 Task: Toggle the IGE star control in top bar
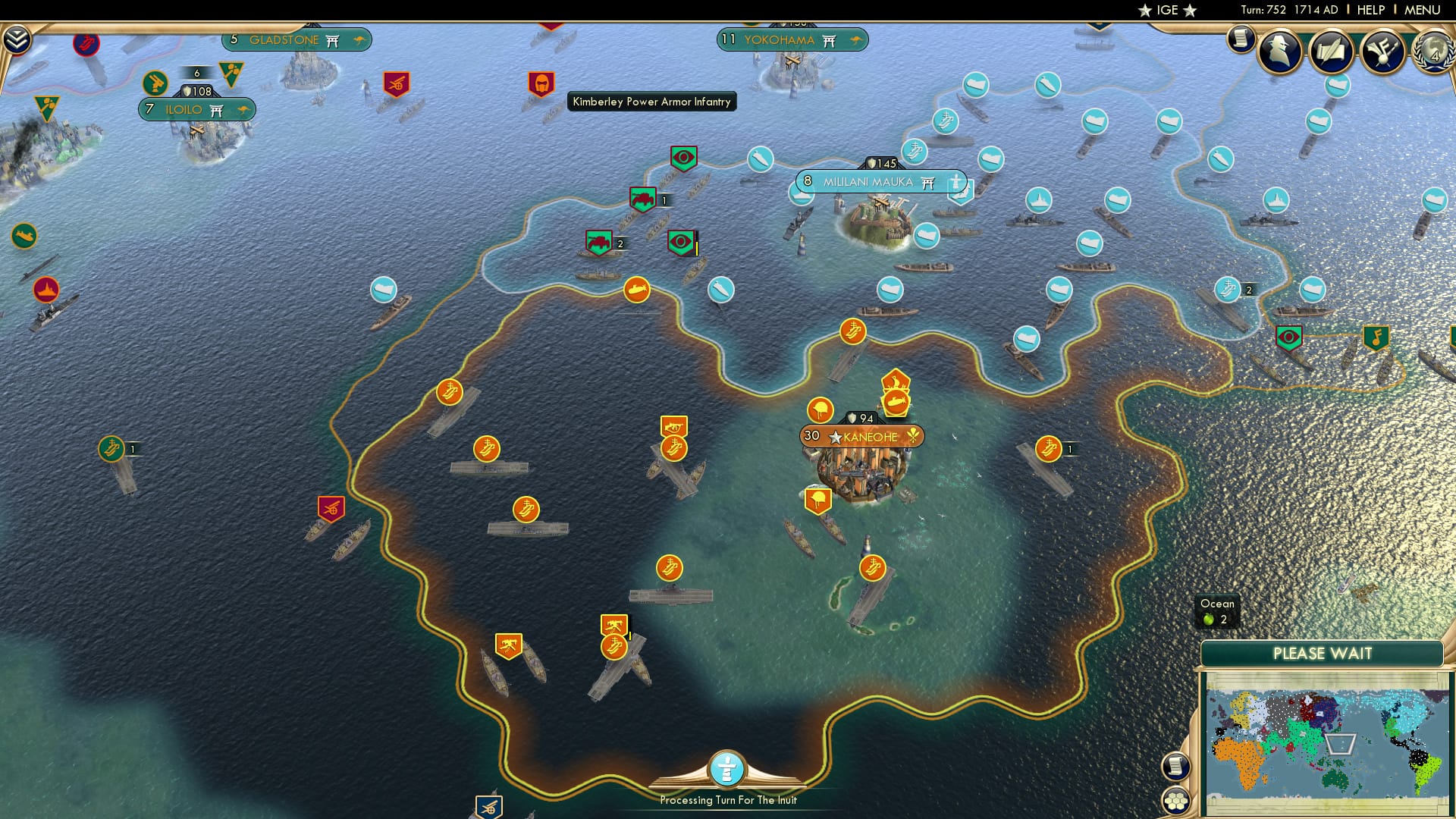pyautogui.click(x=1144, y=11)
